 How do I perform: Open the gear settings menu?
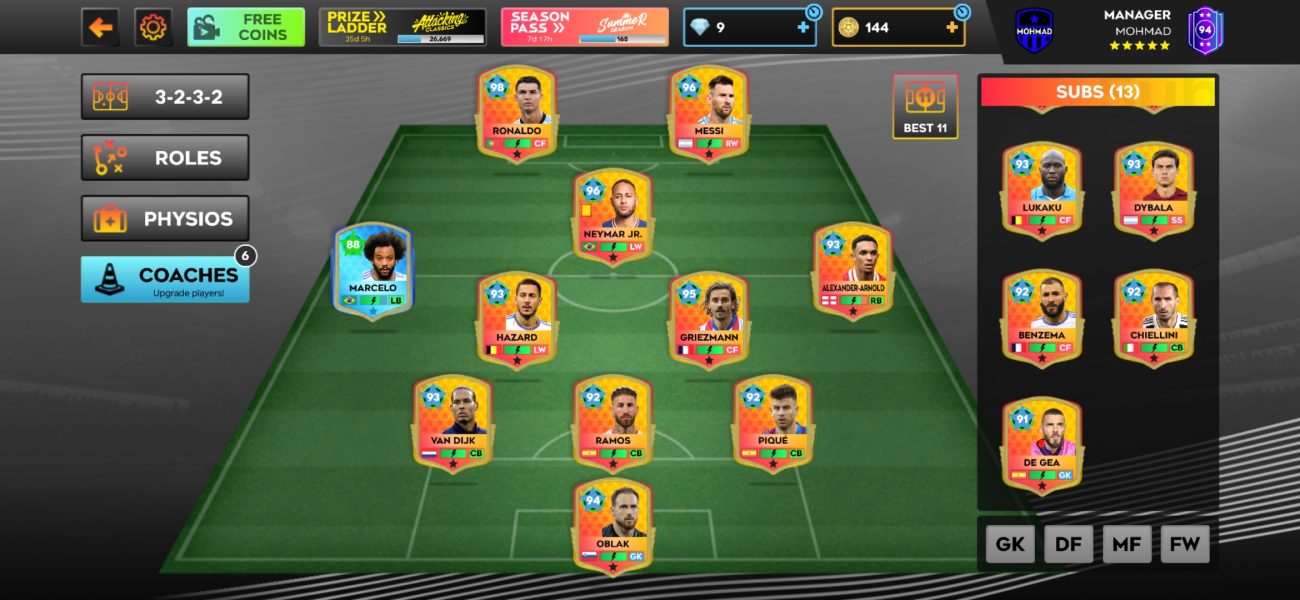pos(153,28)
